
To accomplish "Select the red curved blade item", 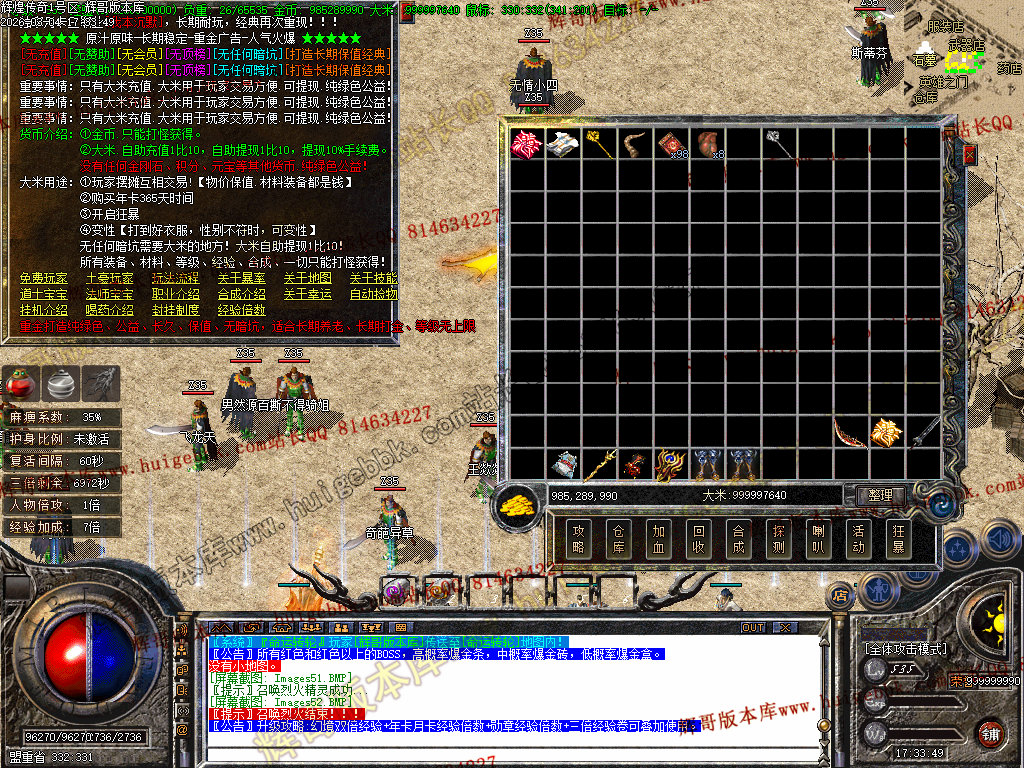I will click(x=848, y=432).
